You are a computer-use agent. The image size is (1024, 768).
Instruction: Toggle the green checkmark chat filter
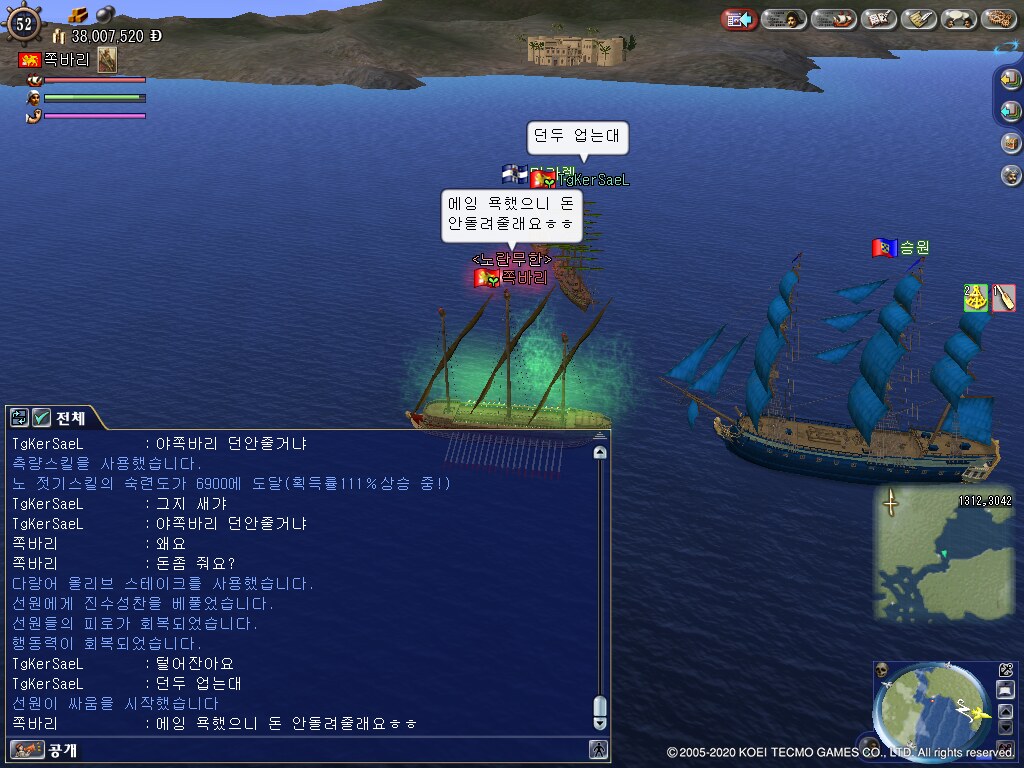pos(41,418)
